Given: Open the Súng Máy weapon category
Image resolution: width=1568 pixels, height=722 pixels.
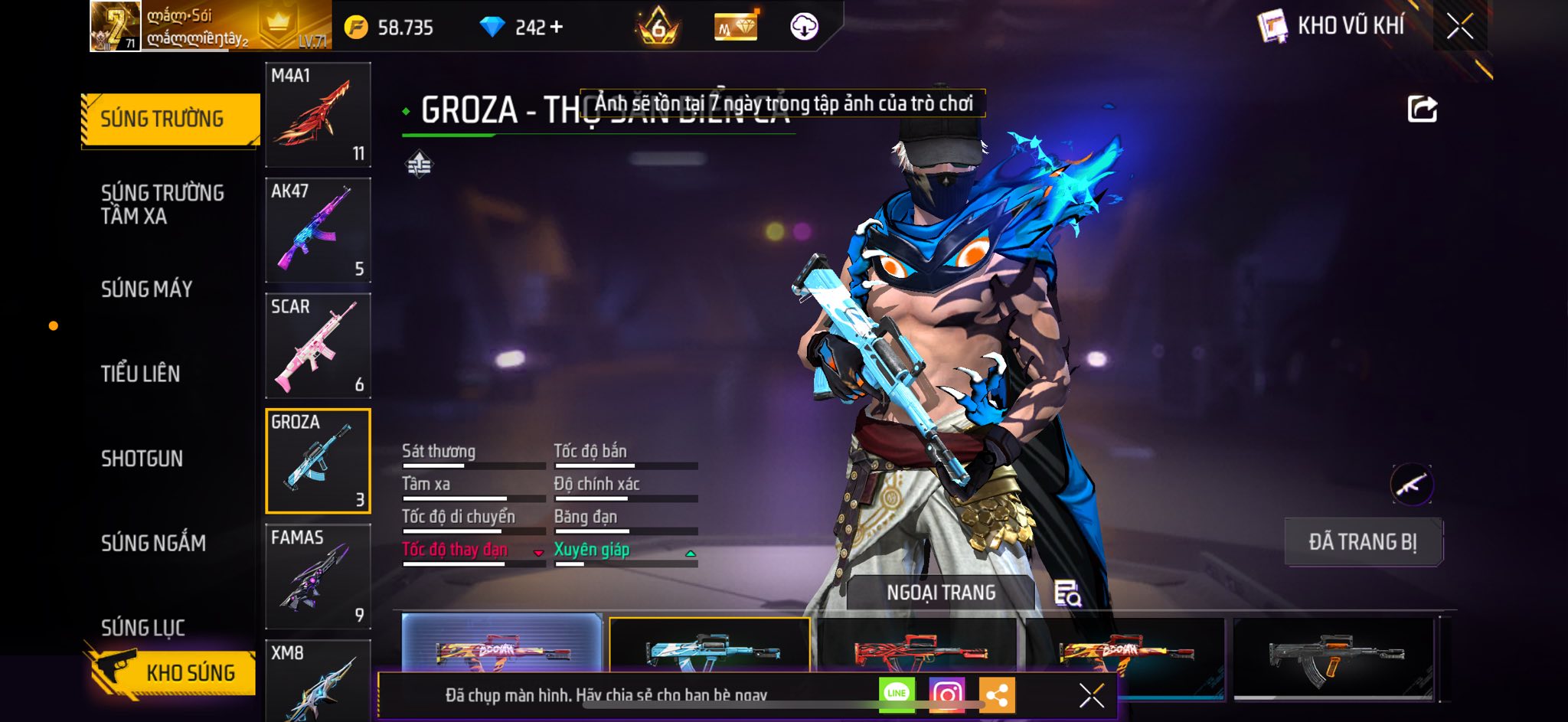Looking at the screenshot, I should 147,289.
